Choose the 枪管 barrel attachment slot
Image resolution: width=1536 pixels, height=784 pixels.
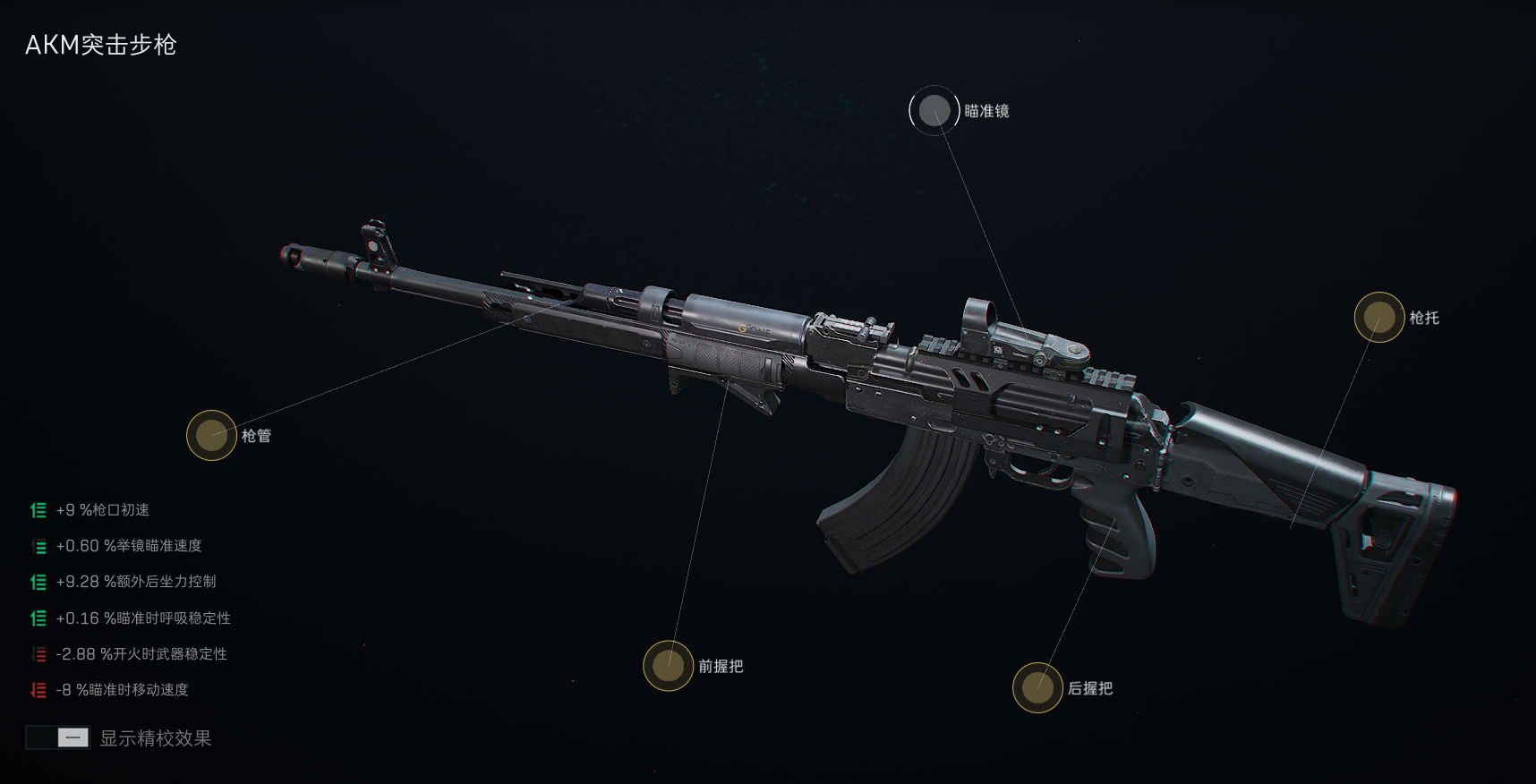coord(211,436)
